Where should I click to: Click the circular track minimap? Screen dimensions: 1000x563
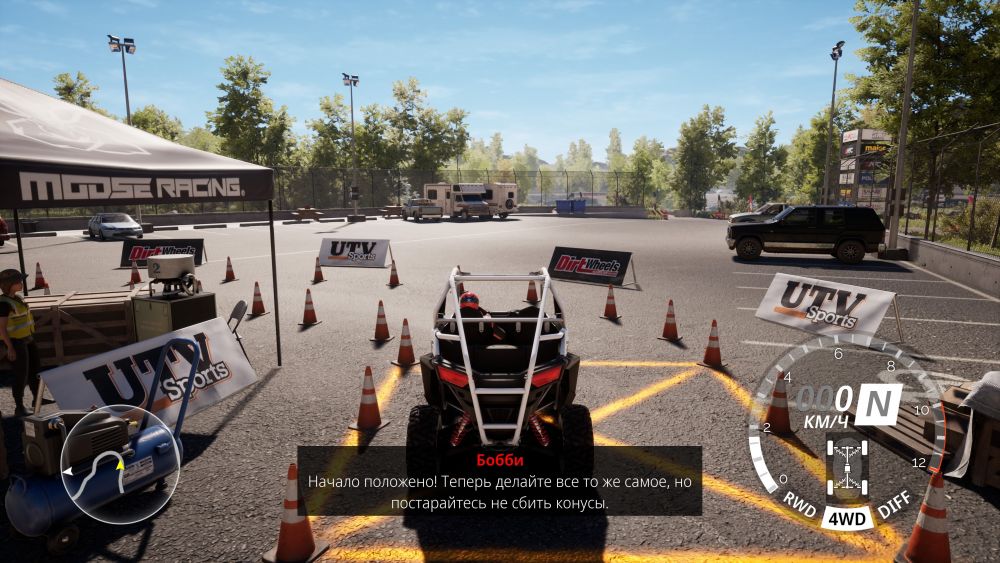click(120, 465)
